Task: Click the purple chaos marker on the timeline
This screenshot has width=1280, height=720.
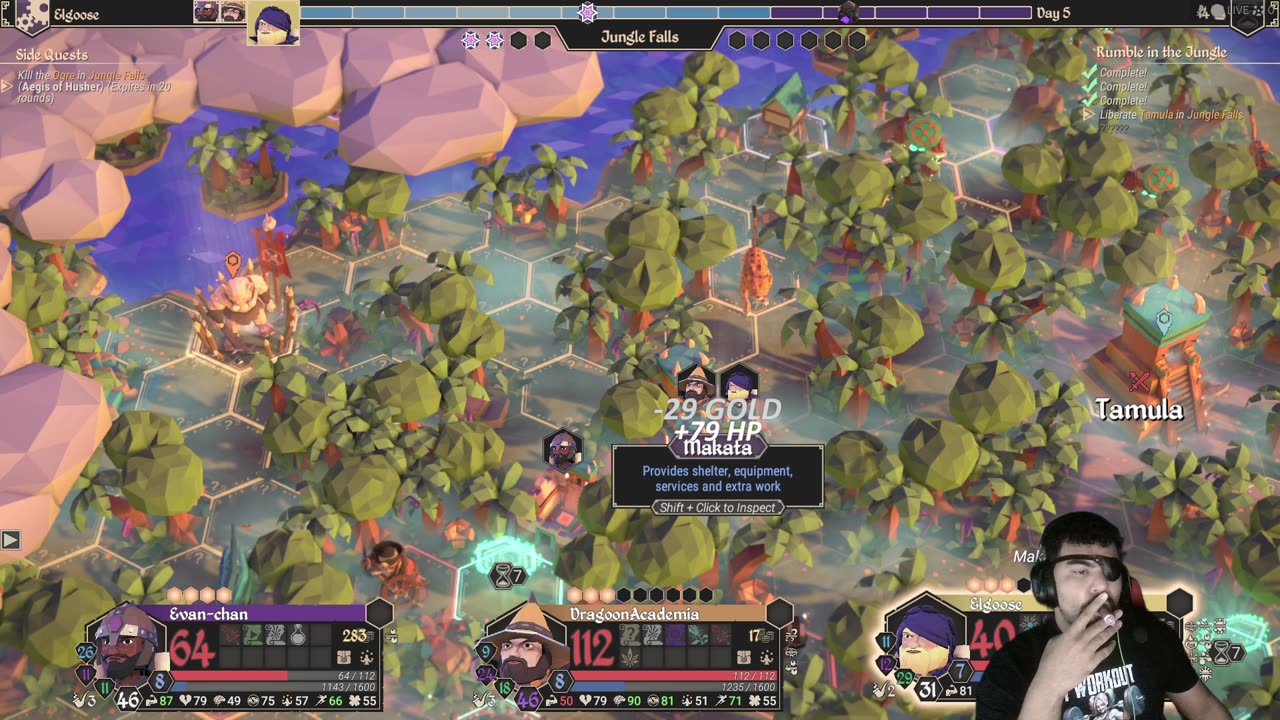Action: click(847, 13)
